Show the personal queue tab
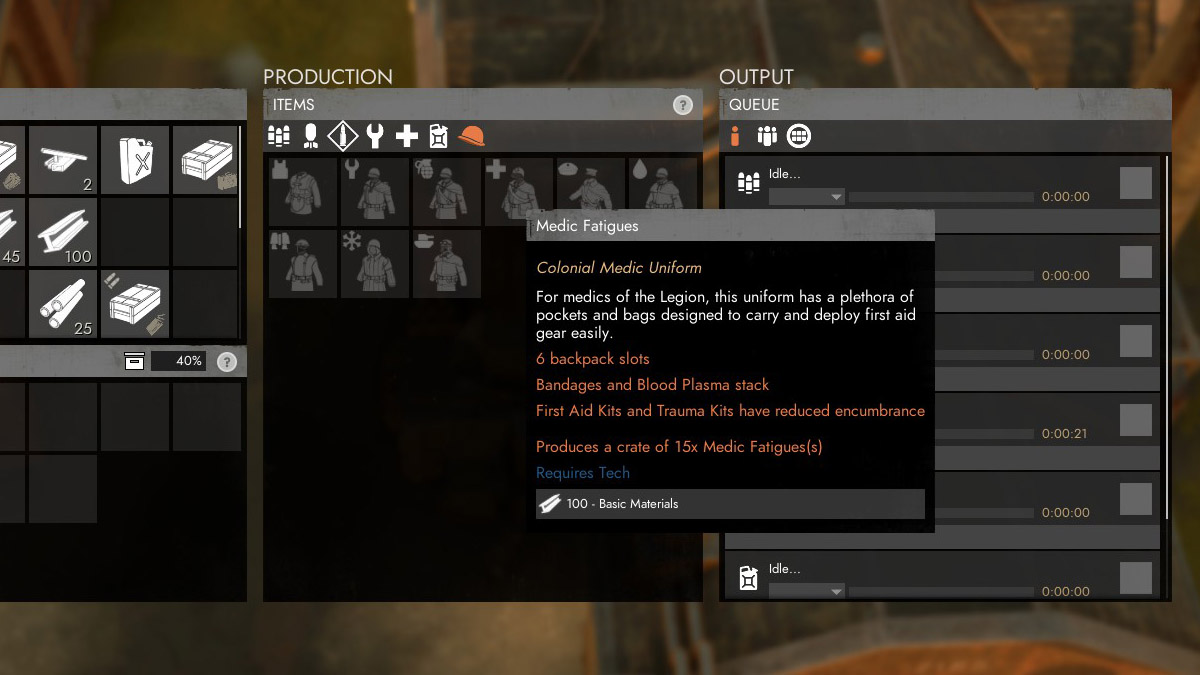Screen dimensions: 1200x675 coord(735,136)
